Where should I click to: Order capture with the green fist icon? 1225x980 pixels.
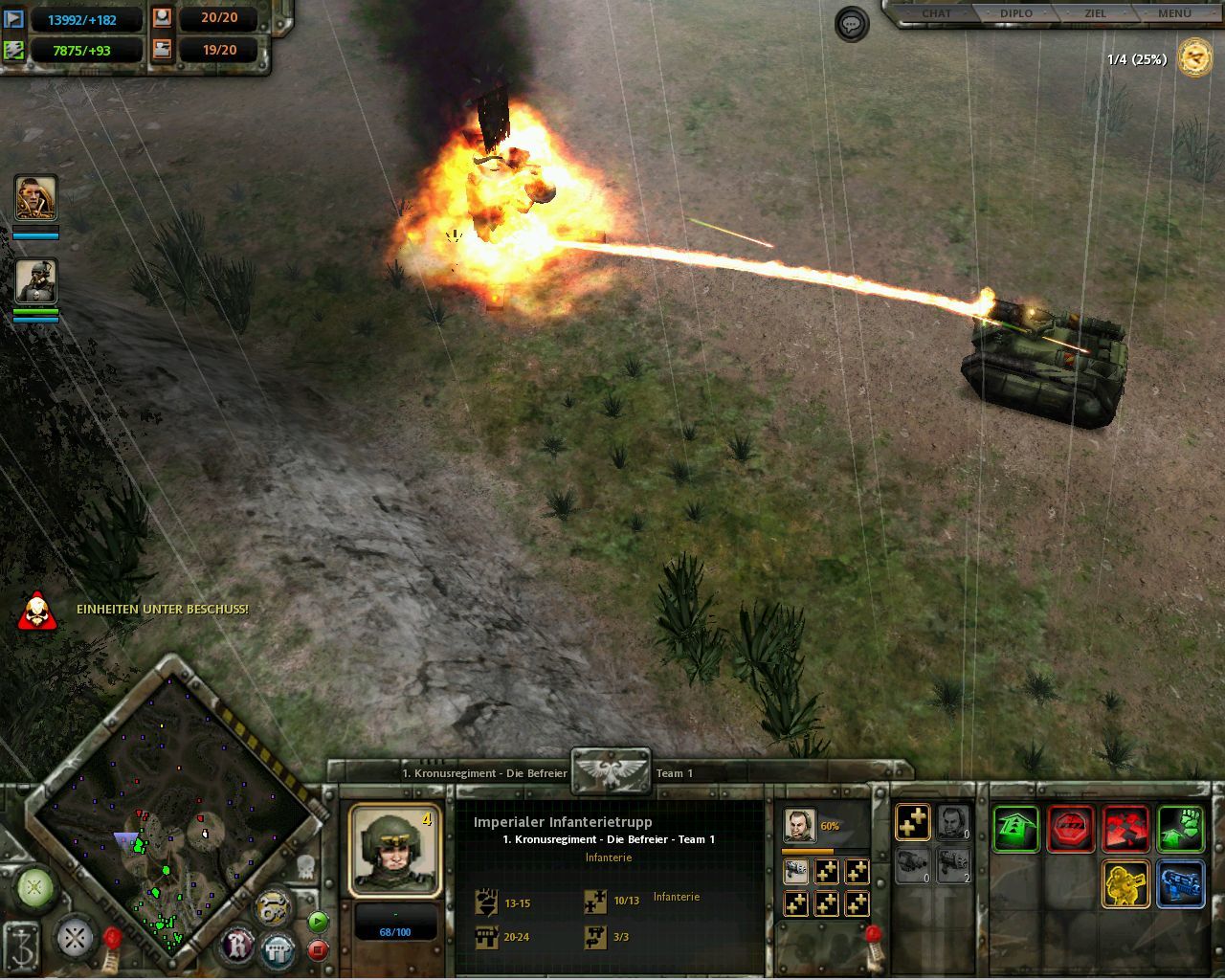click(1180, 825)
